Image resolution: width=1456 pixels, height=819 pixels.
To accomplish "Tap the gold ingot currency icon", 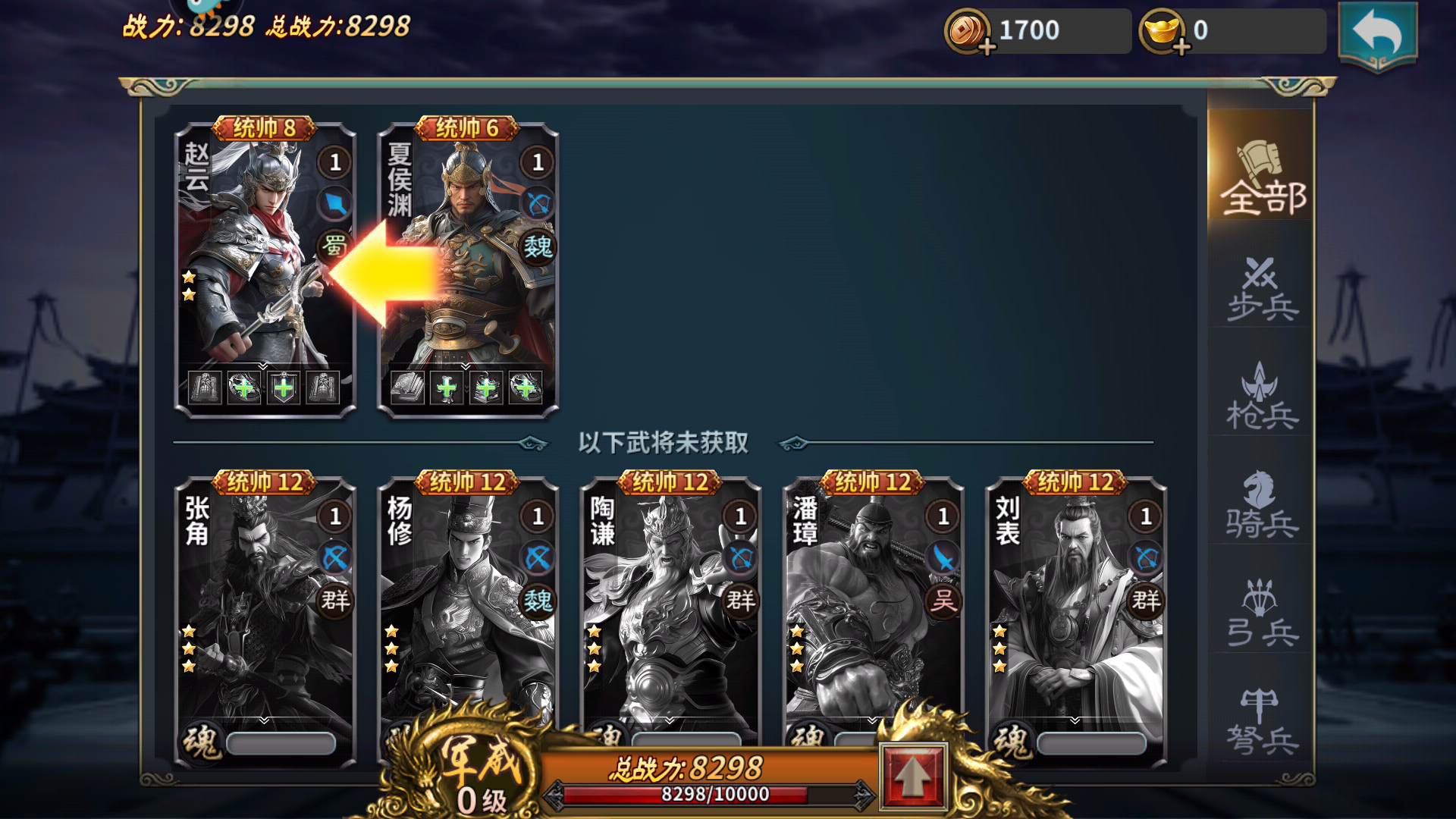I will click(x=1159, y=30).
